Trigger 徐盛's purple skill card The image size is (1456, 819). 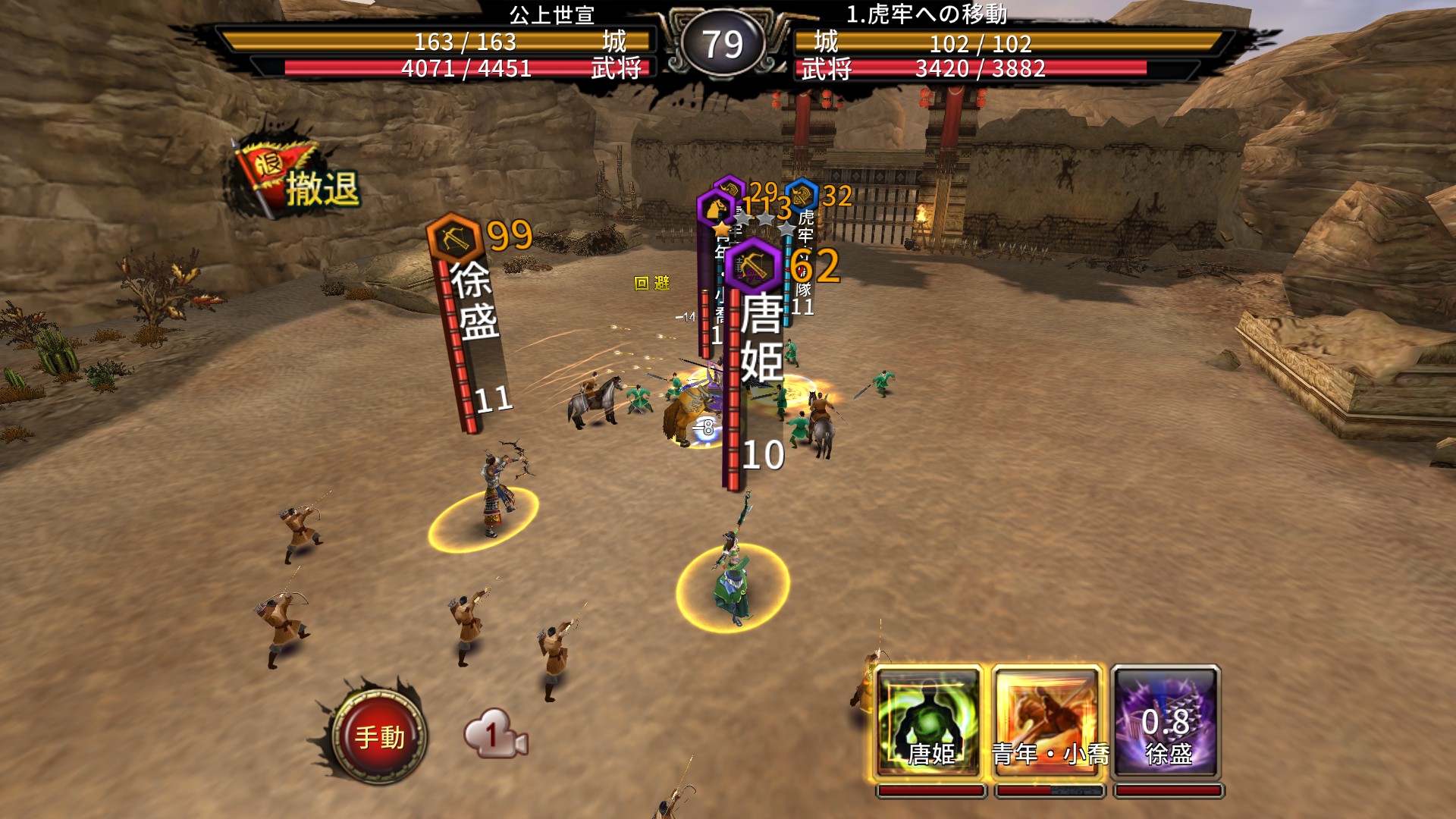(1166, 721)
